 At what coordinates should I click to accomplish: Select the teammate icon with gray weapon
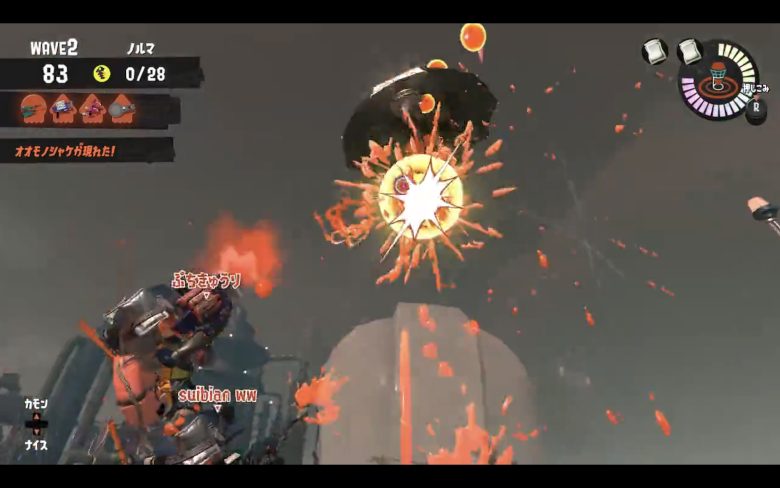122,107
